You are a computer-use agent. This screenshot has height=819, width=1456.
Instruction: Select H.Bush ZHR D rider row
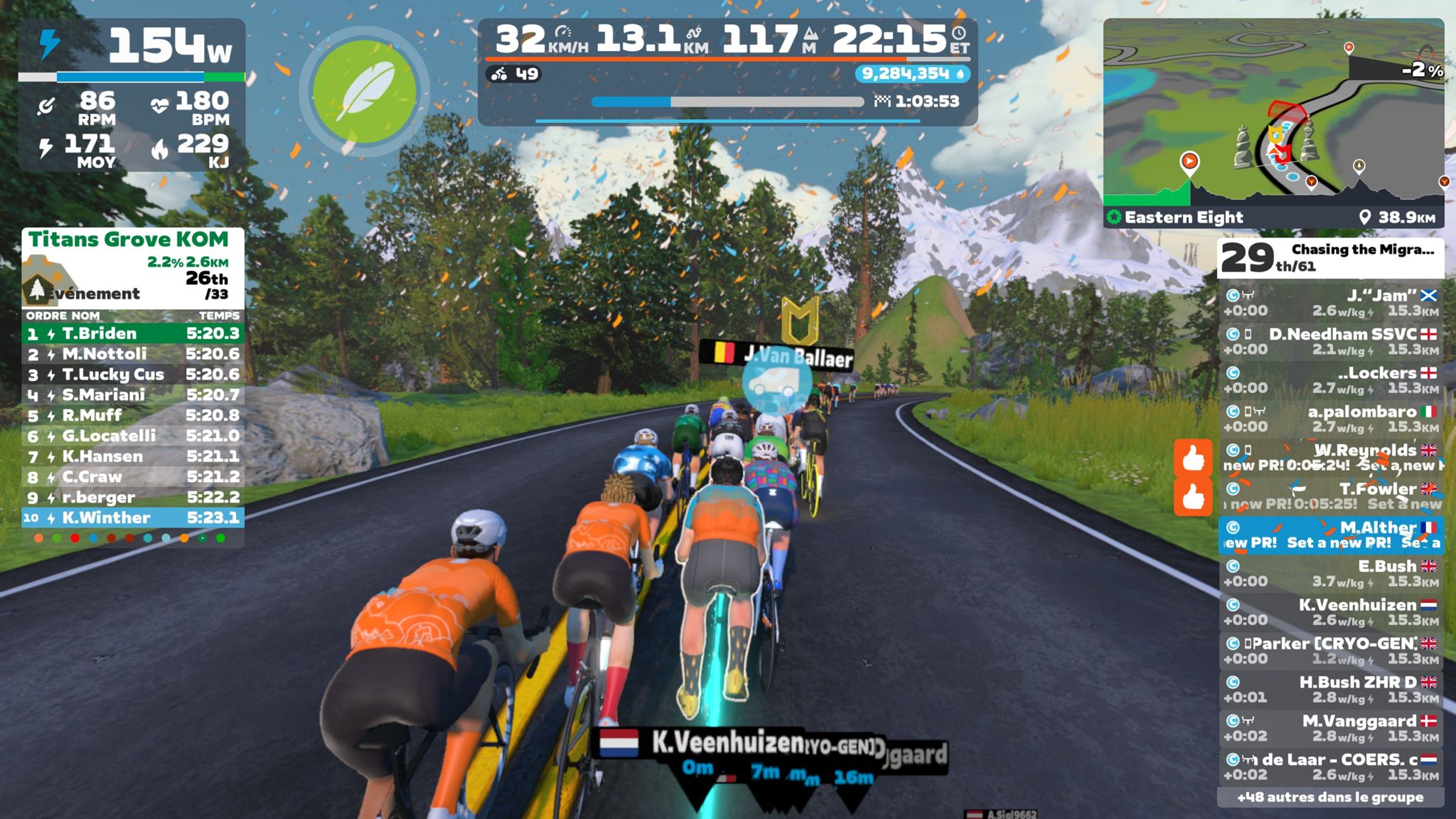1331,689
